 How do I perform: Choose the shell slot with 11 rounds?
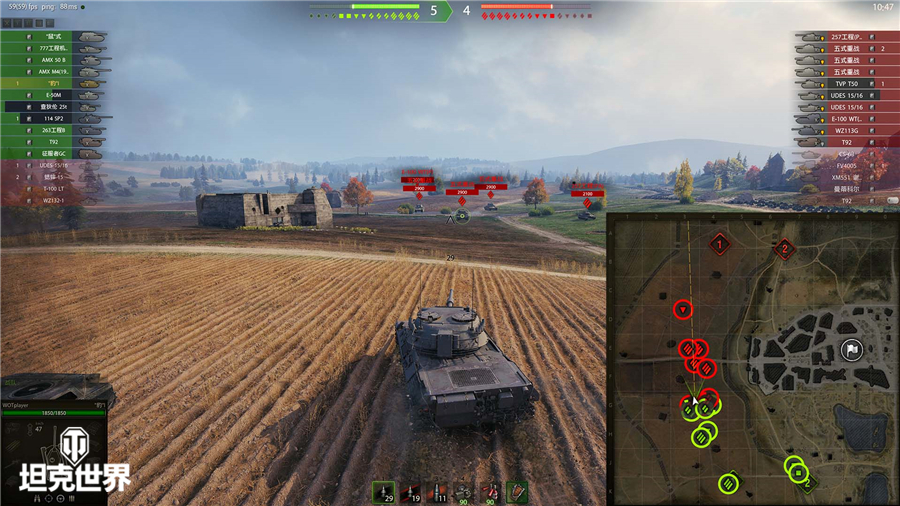click(437, 492)
